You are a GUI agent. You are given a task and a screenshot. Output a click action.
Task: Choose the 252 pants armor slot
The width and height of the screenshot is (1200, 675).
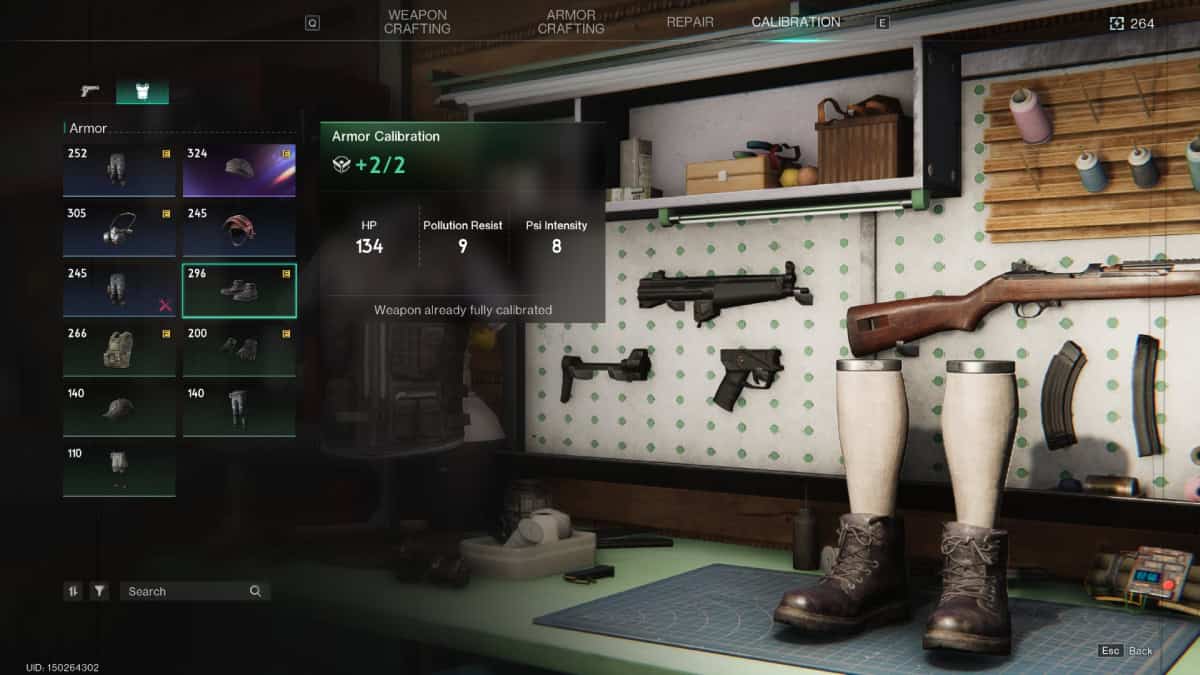pos(119,170)
